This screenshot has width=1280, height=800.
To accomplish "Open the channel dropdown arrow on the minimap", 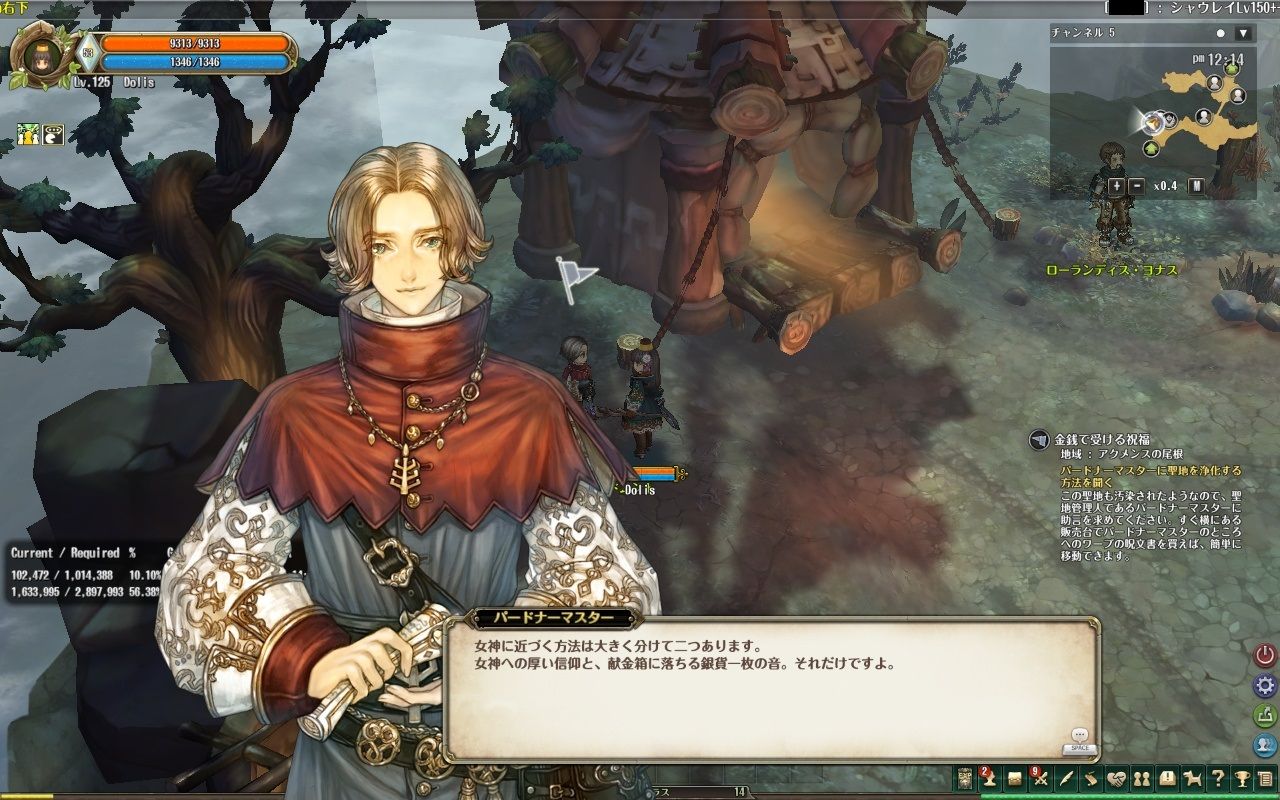I will pyautogui.click(x=1241, y=33).
